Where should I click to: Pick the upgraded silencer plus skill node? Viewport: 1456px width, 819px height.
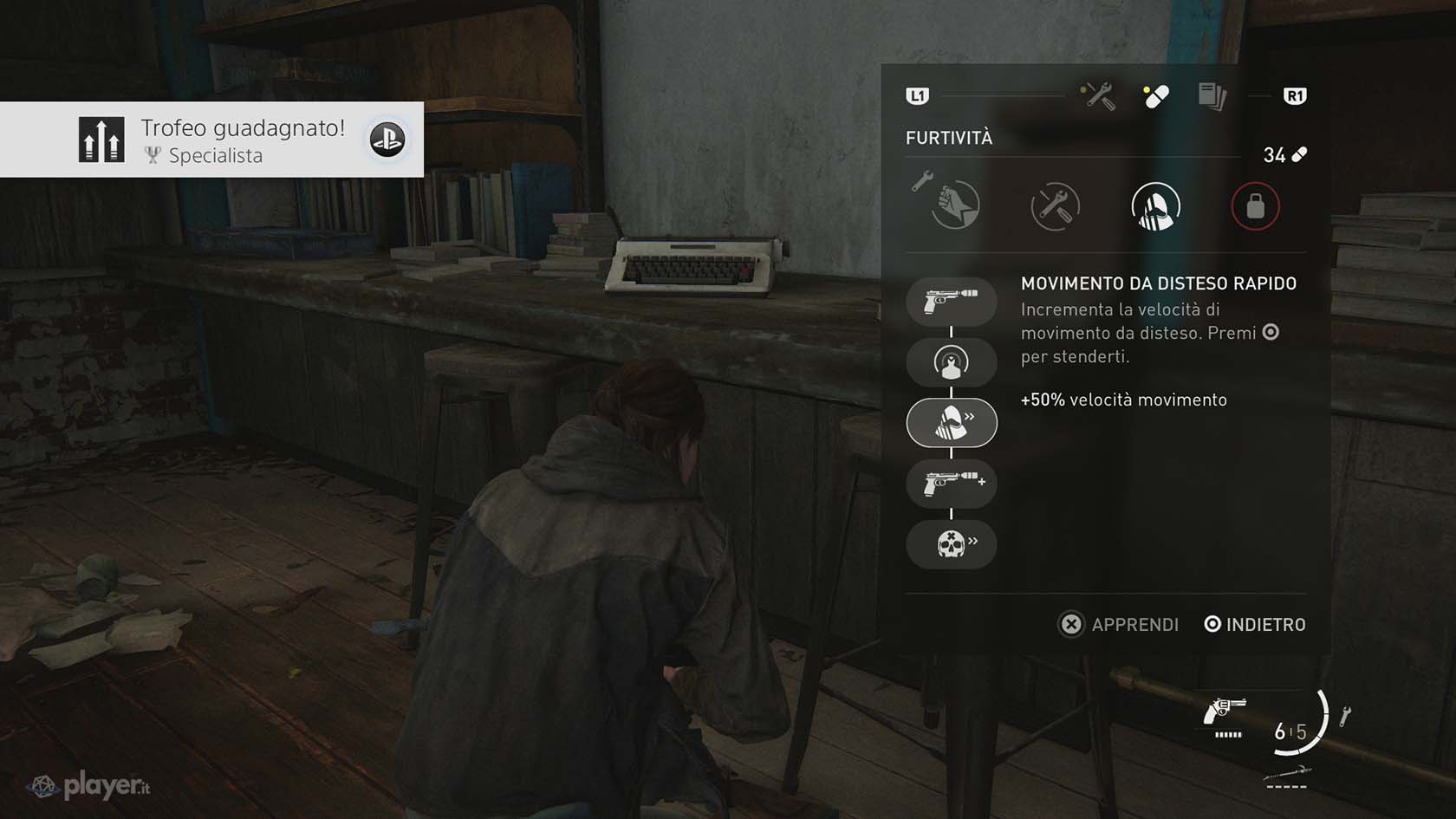pyautogui.click(x=952, y=483)
